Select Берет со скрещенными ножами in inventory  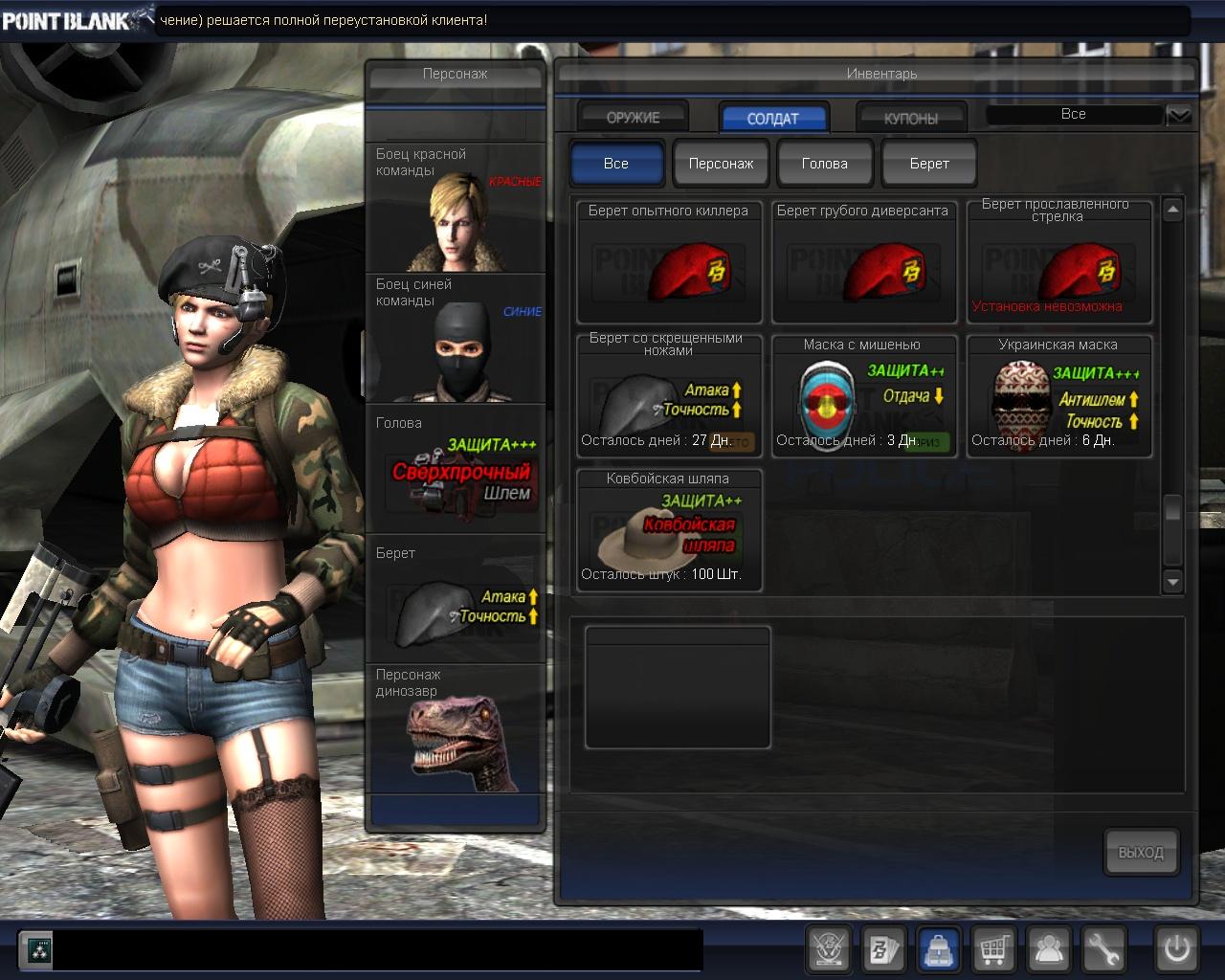(669, 395)
